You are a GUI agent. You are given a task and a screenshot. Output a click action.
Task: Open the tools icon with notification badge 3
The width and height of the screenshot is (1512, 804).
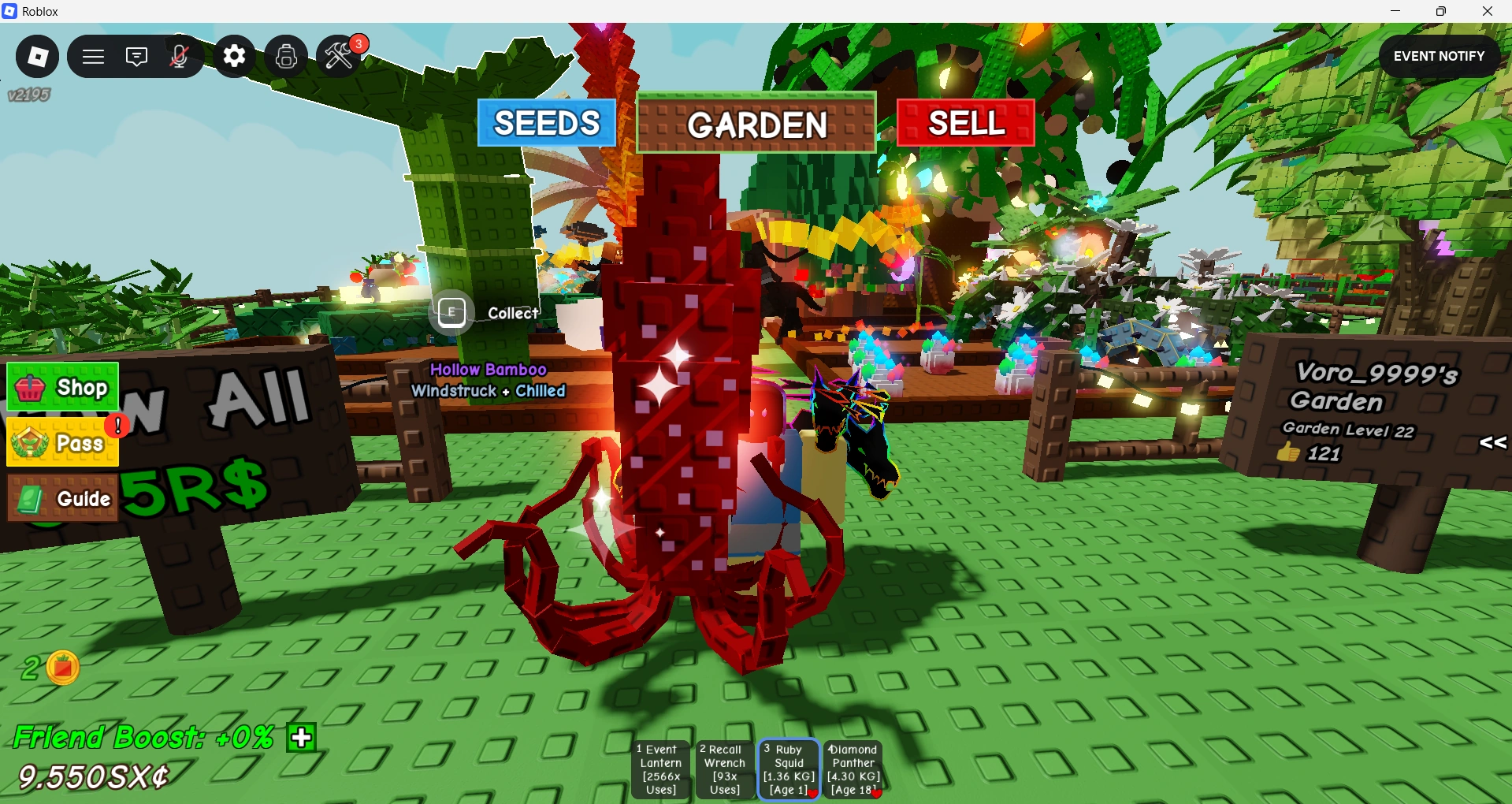[339, 56]
